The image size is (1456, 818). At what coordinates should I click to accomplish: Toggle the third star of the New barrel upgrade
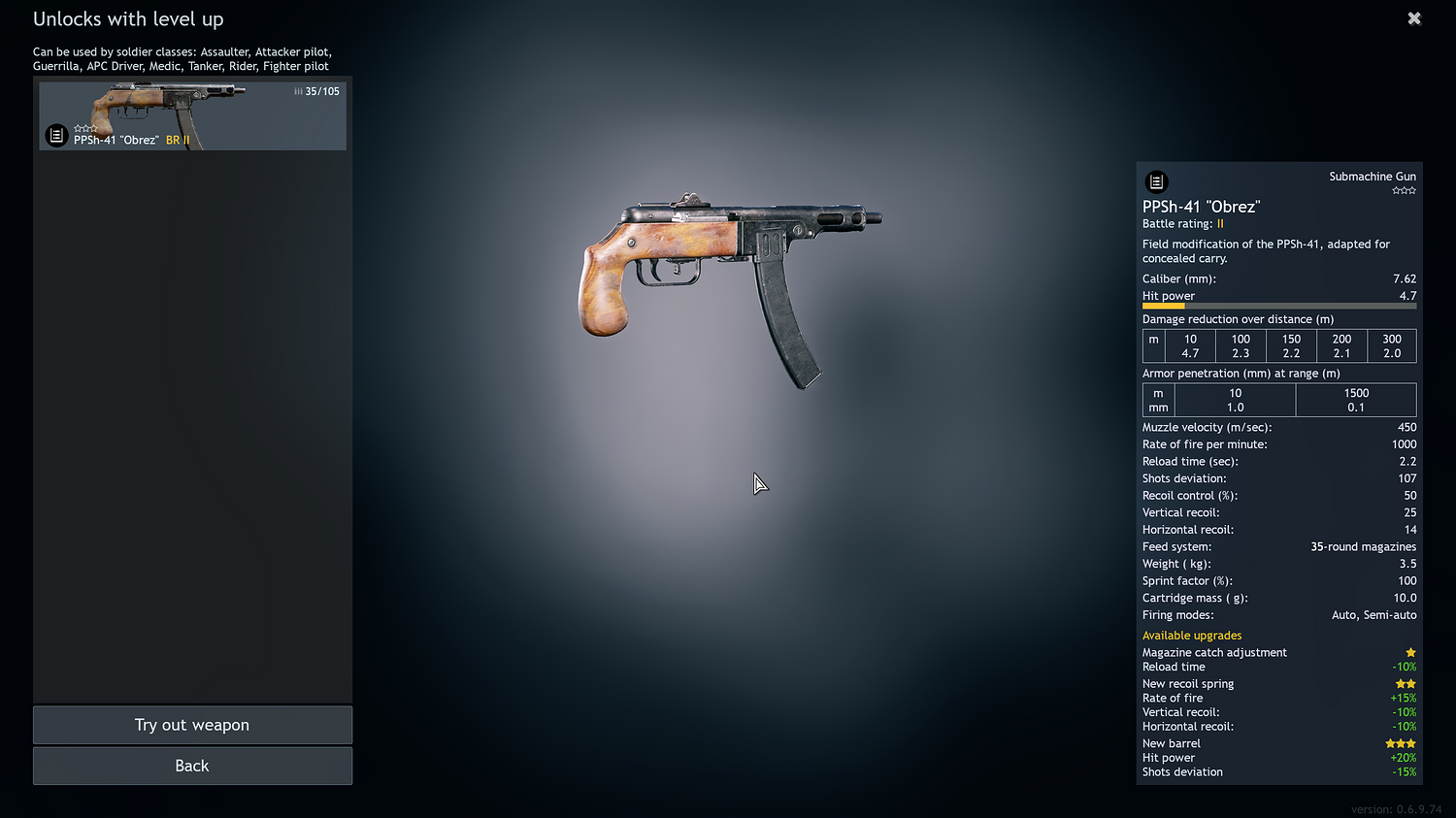tap(1410, 742)
